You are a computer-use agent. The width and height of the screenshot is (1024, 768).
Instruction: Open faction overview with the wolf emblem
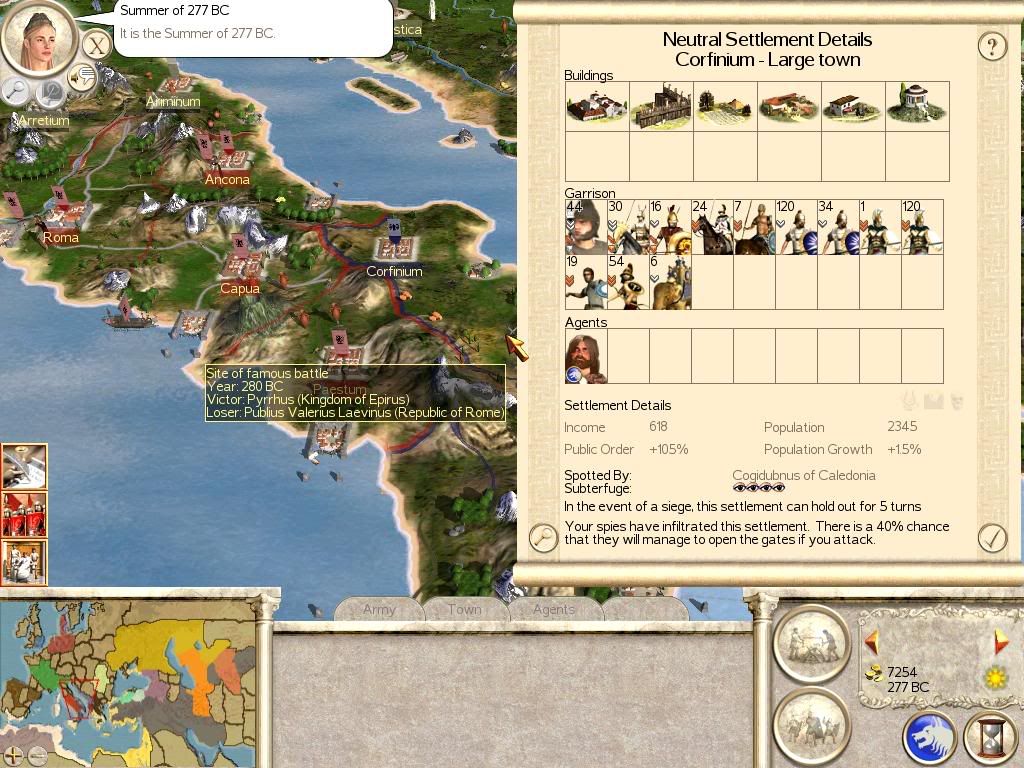tap(930, 739)
